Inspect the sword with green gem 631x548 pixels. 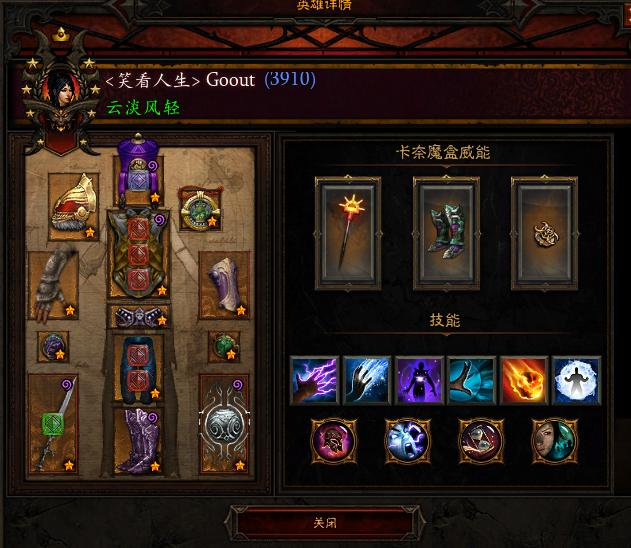[x=53, y=424]
